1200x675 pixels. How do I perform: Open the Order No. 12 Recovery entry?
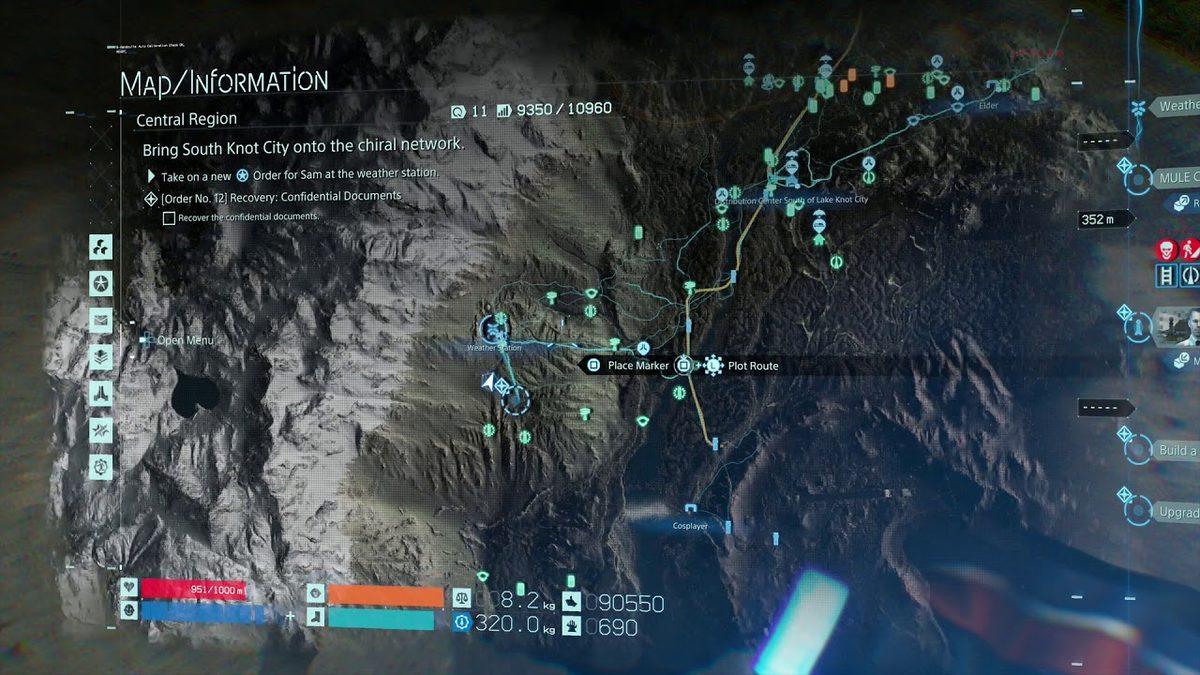pyautogui.click(x=281, y=197)
